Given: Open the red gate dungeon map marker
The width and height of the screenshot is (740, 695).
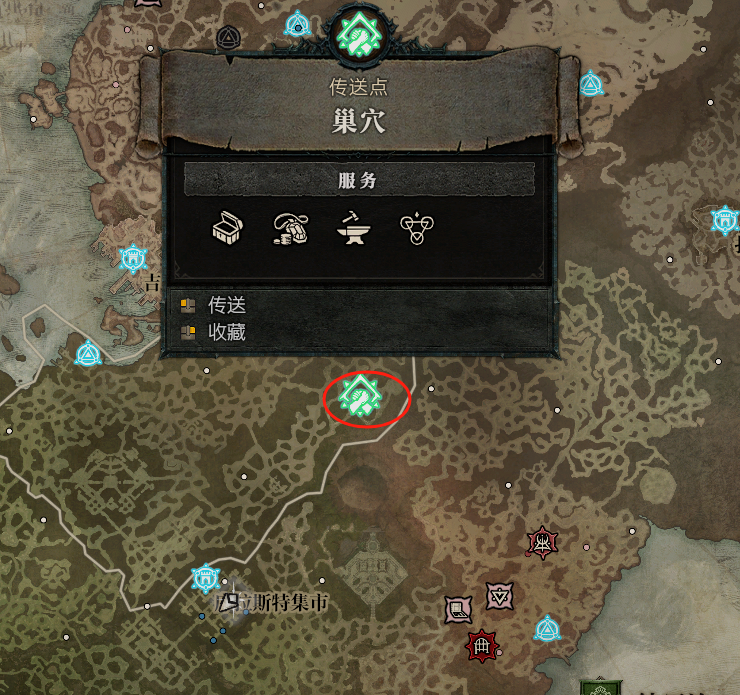Looking at the screenshot, I should [482, 646].
